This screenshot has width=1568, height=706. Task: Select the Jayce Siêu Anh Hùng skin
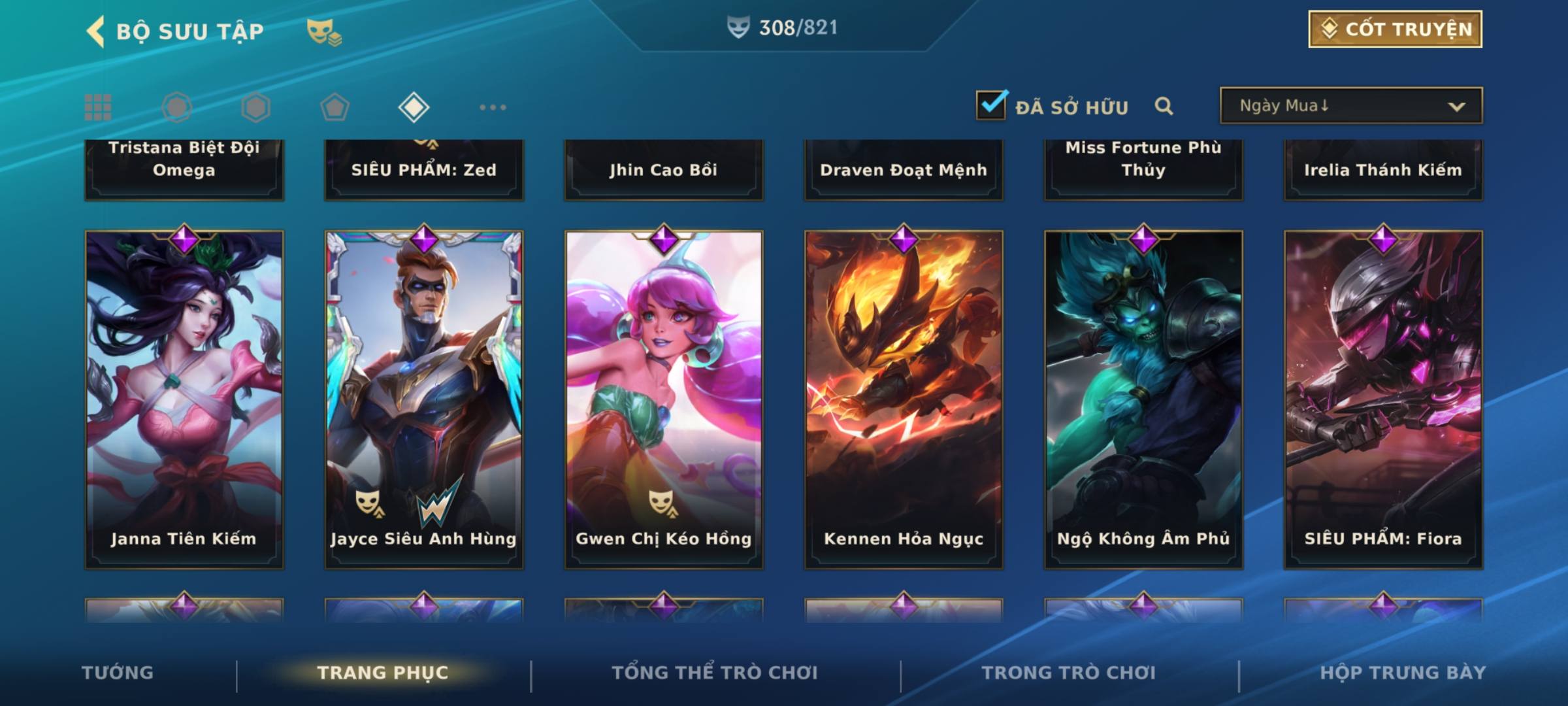[424, 399]
